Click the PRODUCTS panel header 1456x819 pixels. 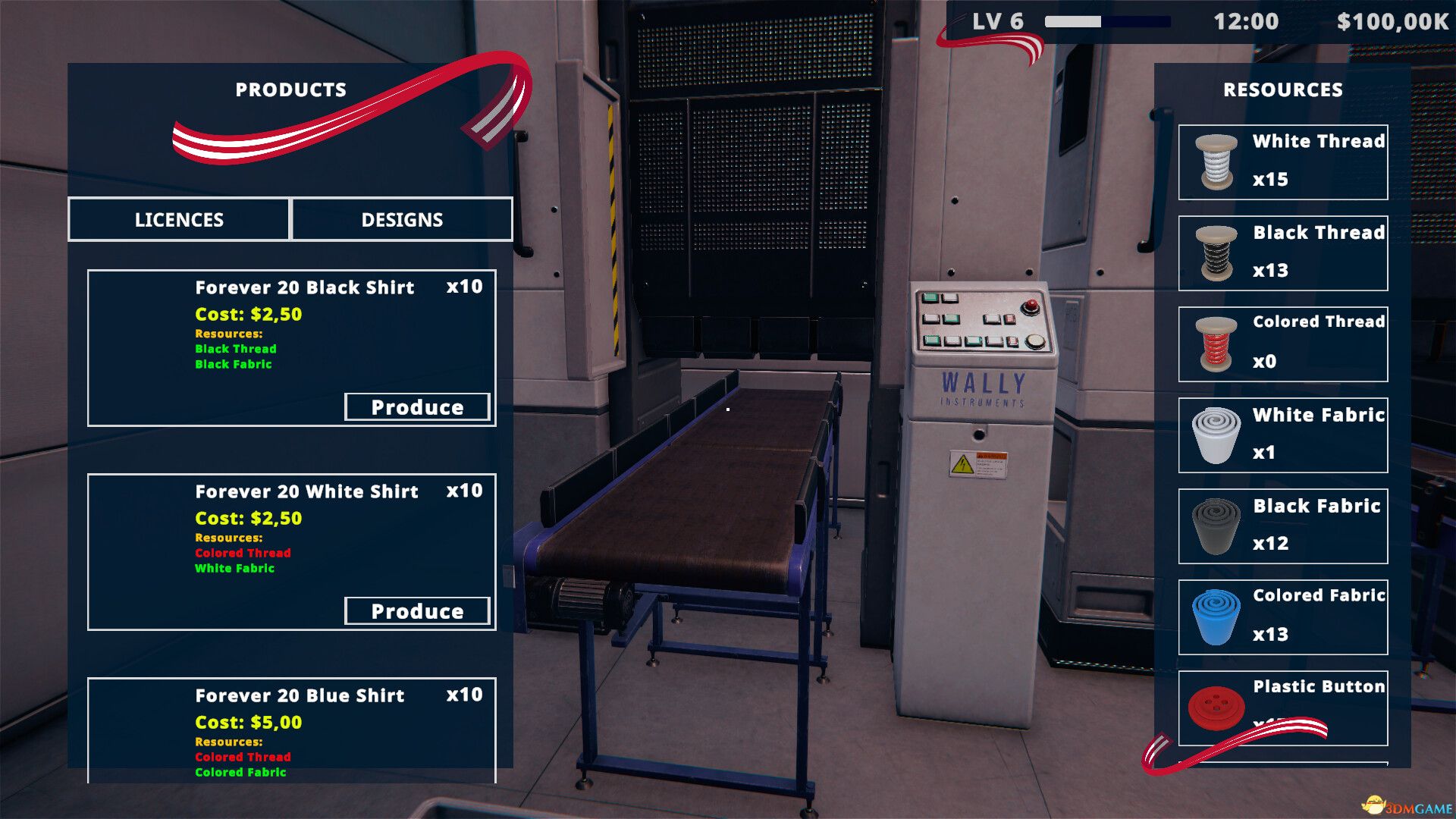click(x=291, y=89)
